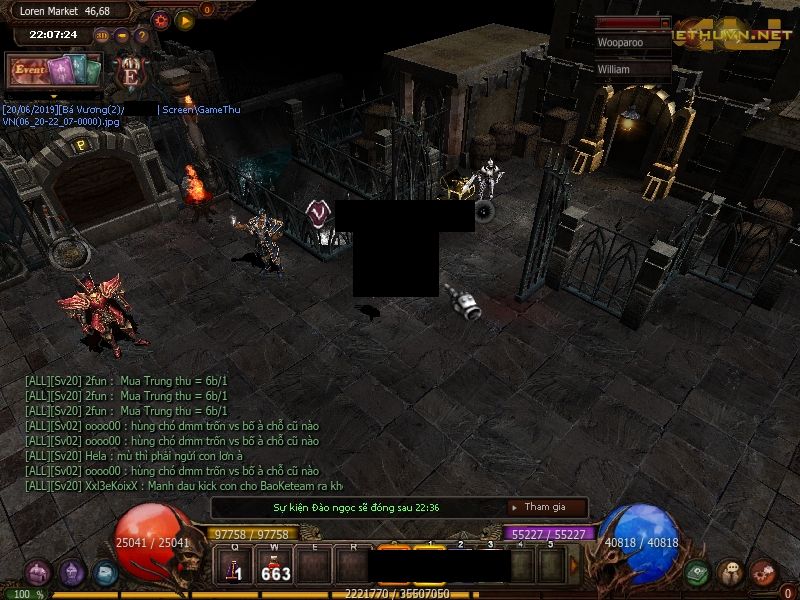The width and height of the screenshot is (800, 600).
Task: Open the chat bubbles community icon
Action: tap(730, 573)
